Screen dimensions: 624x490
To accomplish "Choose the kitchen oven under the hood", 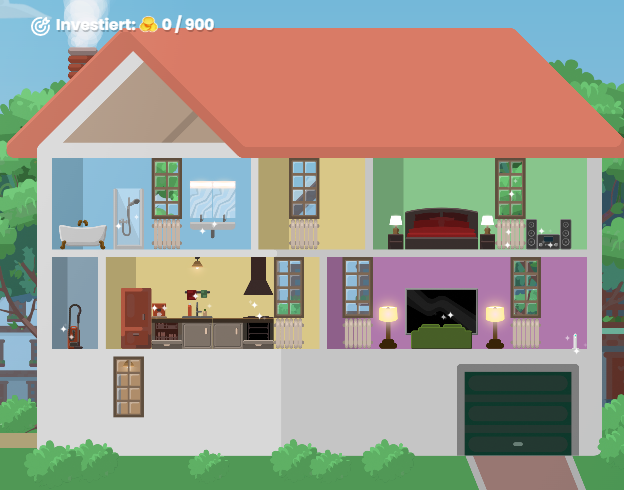I will pyautogui.click(x=258, y=331).
